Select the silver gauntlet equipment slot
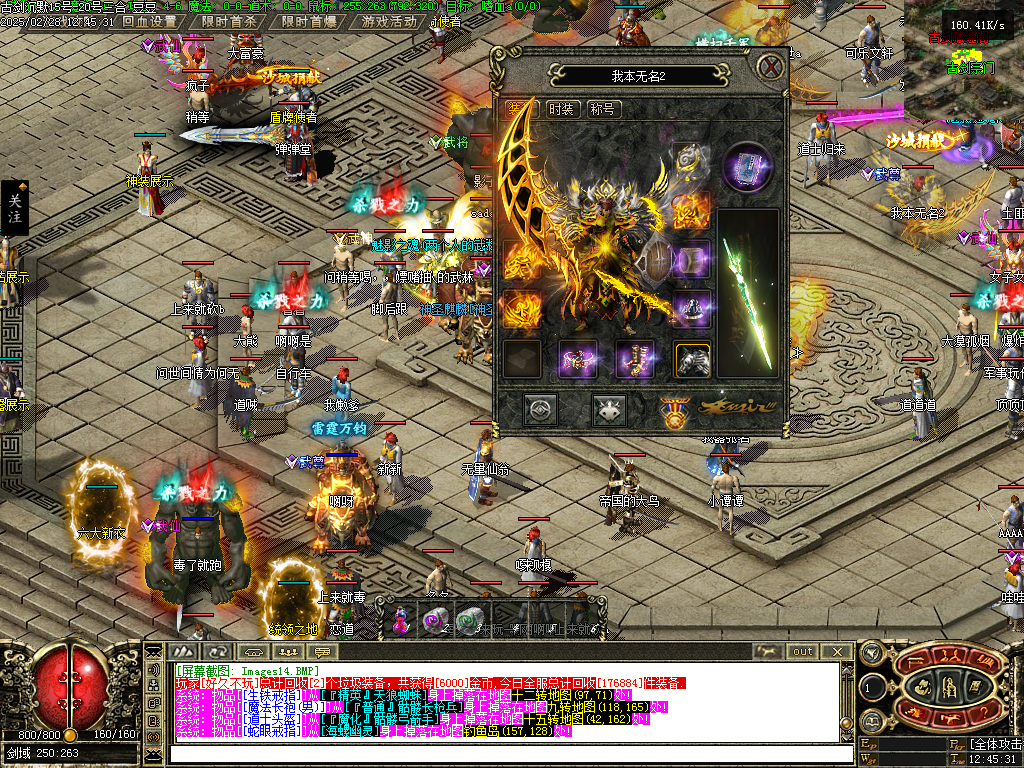The image size is (1024, 768). coord(692,360)
